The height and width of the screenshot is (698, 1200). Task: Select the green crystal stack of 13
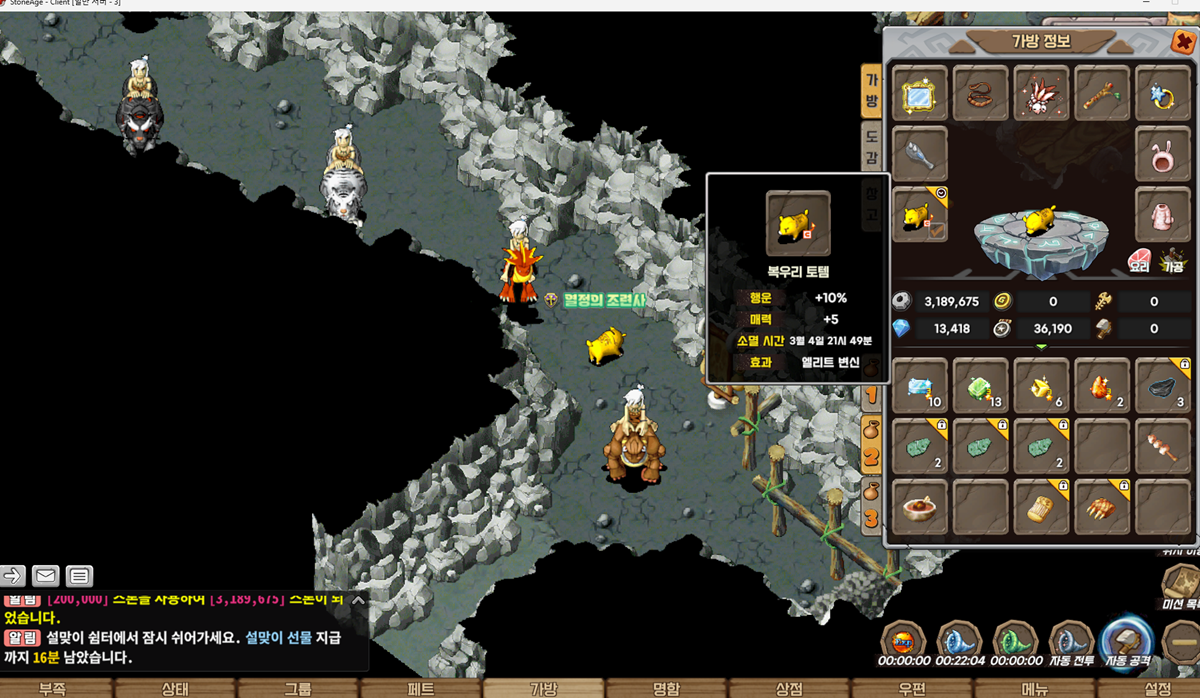coord(981,385)
